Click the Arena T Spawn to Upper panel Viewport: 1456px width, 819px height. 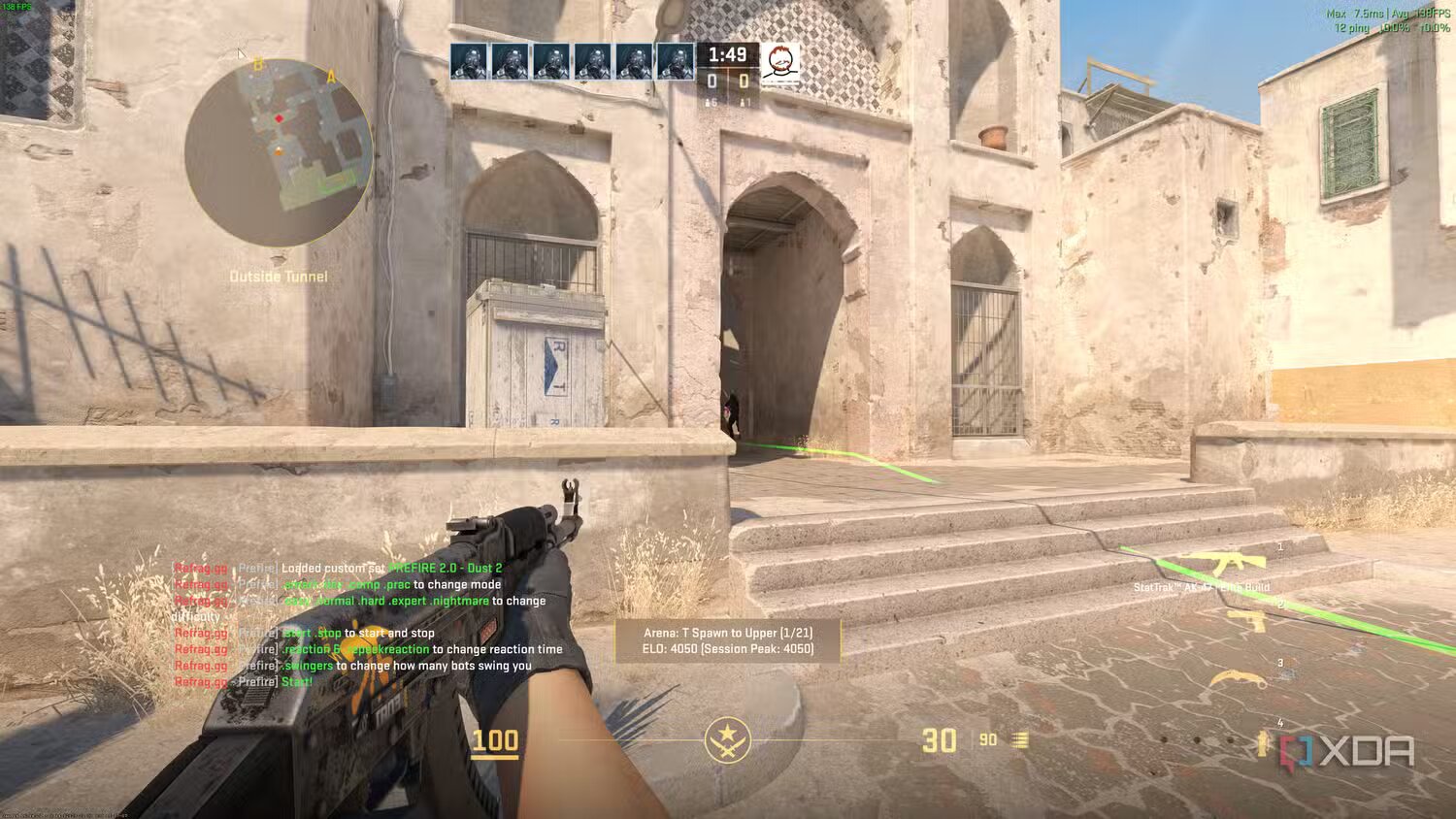728,641
